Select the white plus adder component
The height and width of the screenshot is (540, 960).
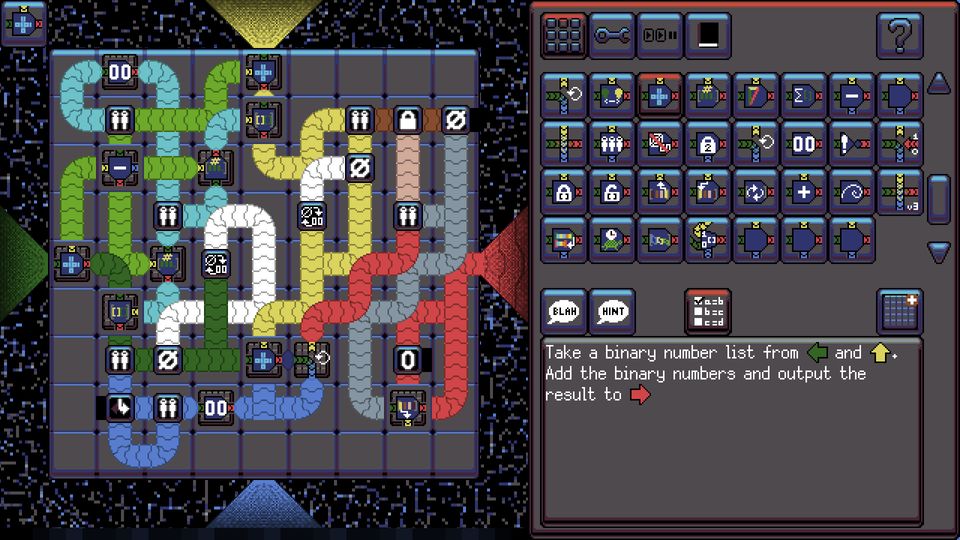804,191
